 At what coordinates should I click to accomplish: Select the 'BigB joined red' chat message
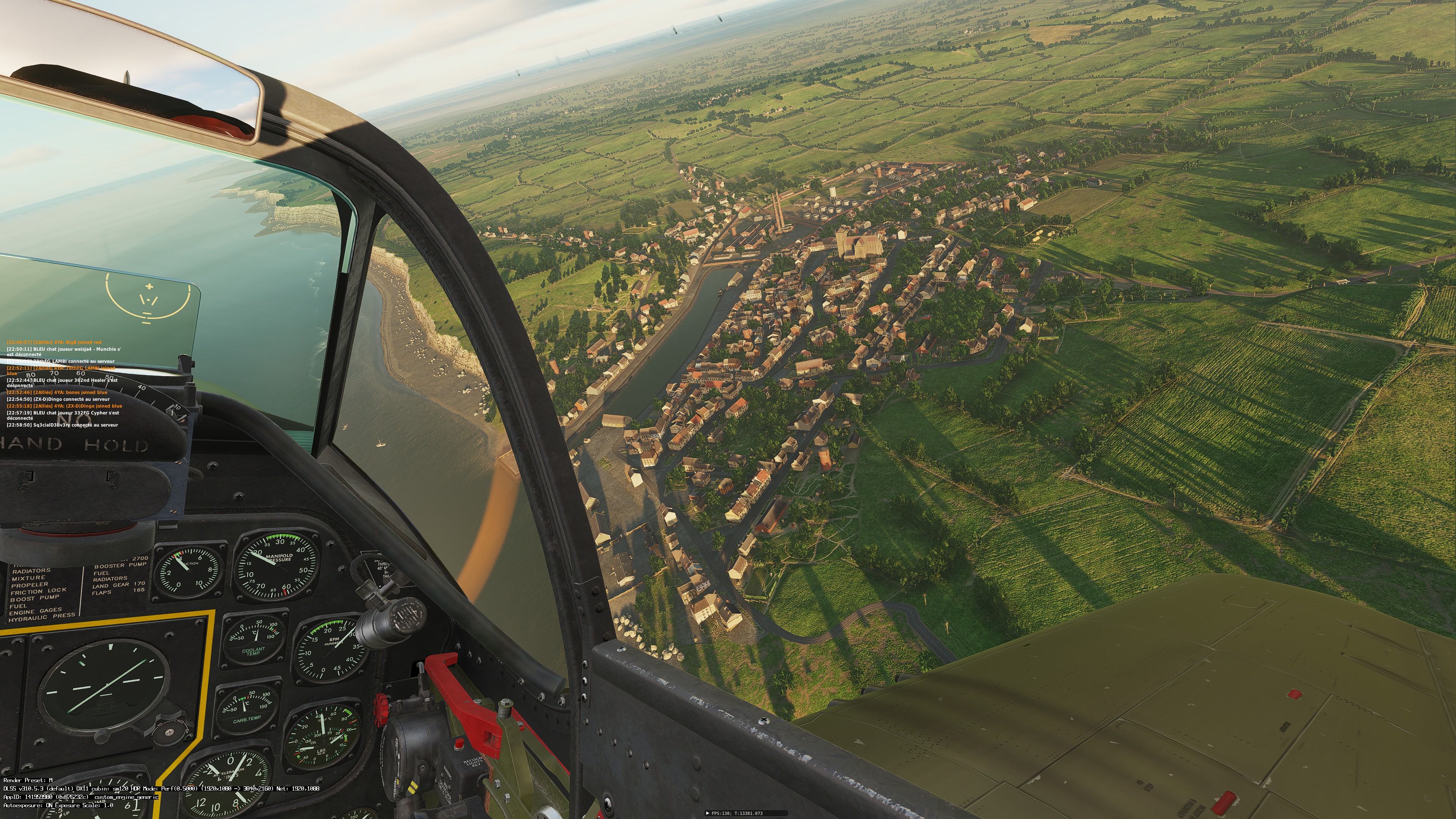click(x=54, y=342)
